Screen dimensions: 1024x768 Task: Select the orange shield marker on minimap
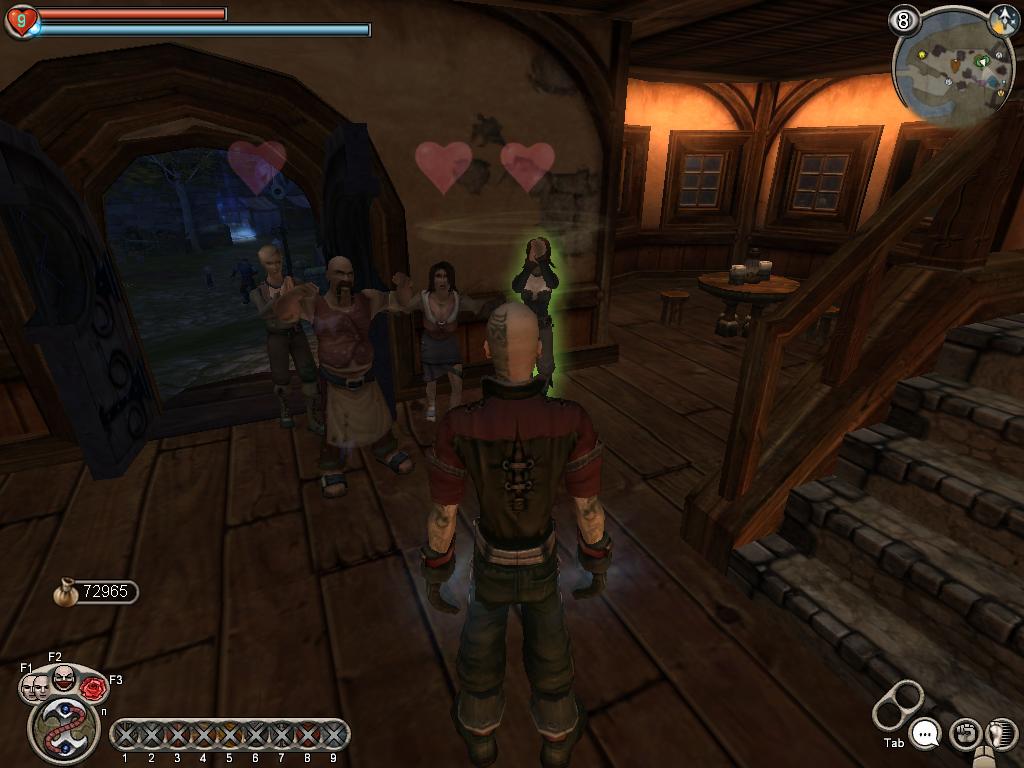955,68
